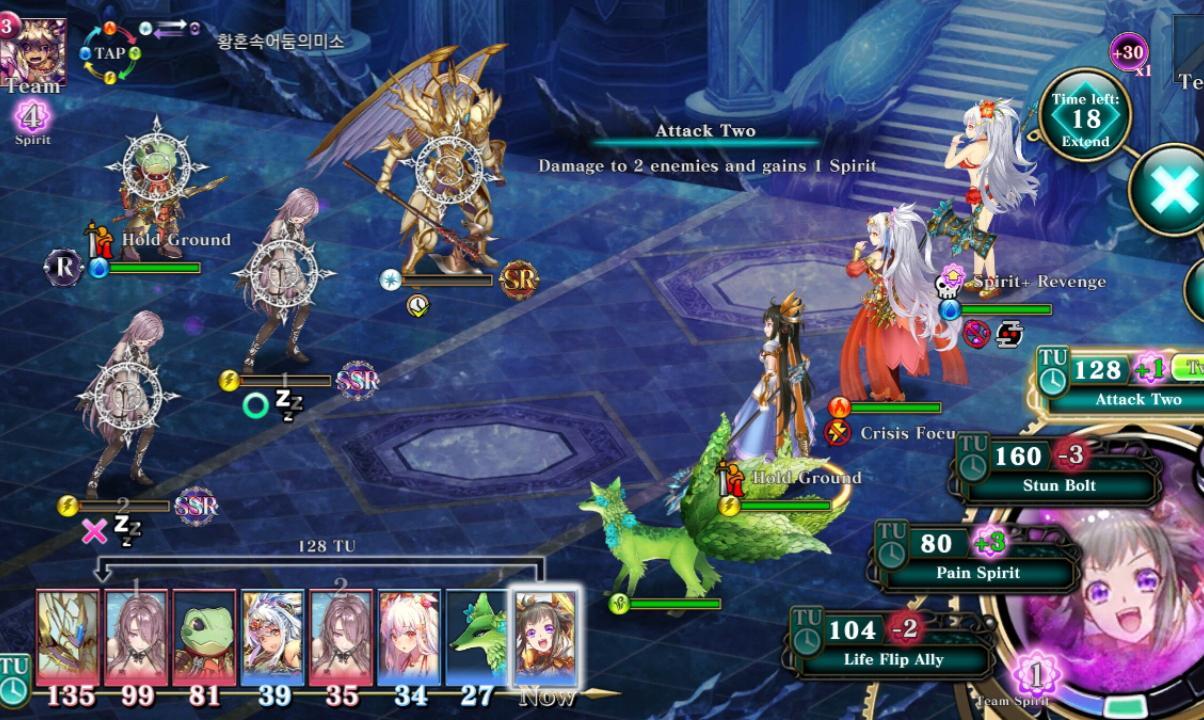This screenshot has width=1204, height=720.
Task: Tap the element affinity wheel
Action: coord(110,52)
